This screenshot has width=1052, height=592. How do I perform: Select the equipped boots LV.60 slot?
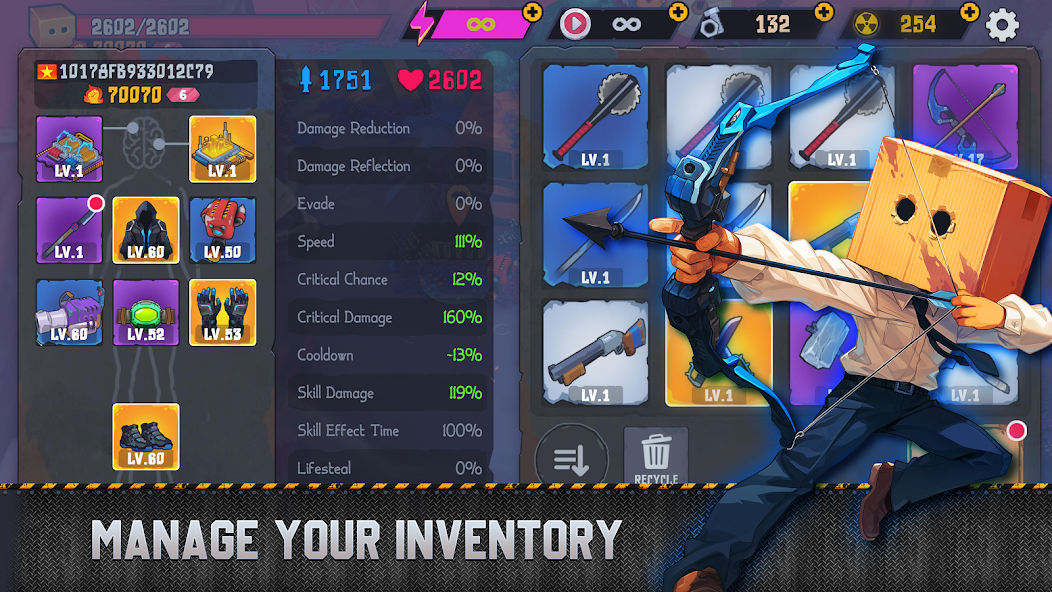tap(146, 436)
